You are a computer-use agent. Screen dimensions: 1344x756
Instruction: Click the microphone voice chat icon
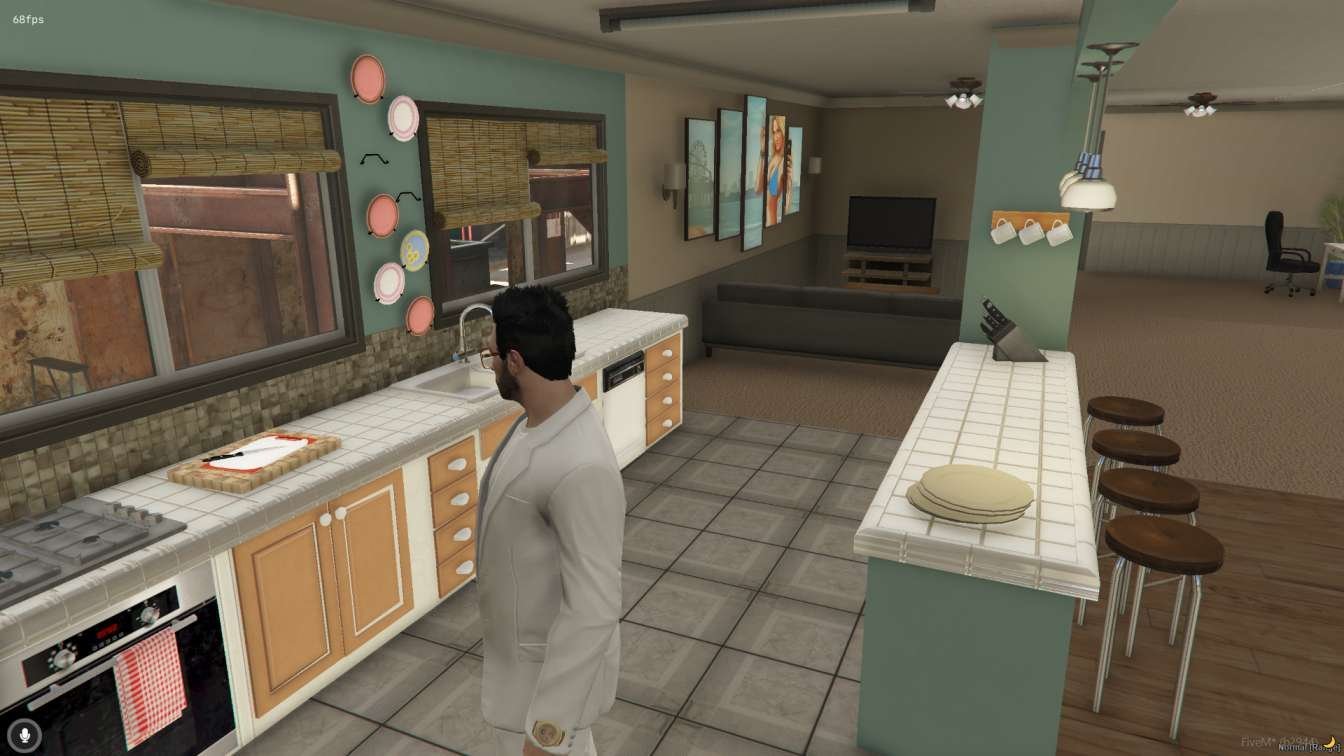(25, 735)
